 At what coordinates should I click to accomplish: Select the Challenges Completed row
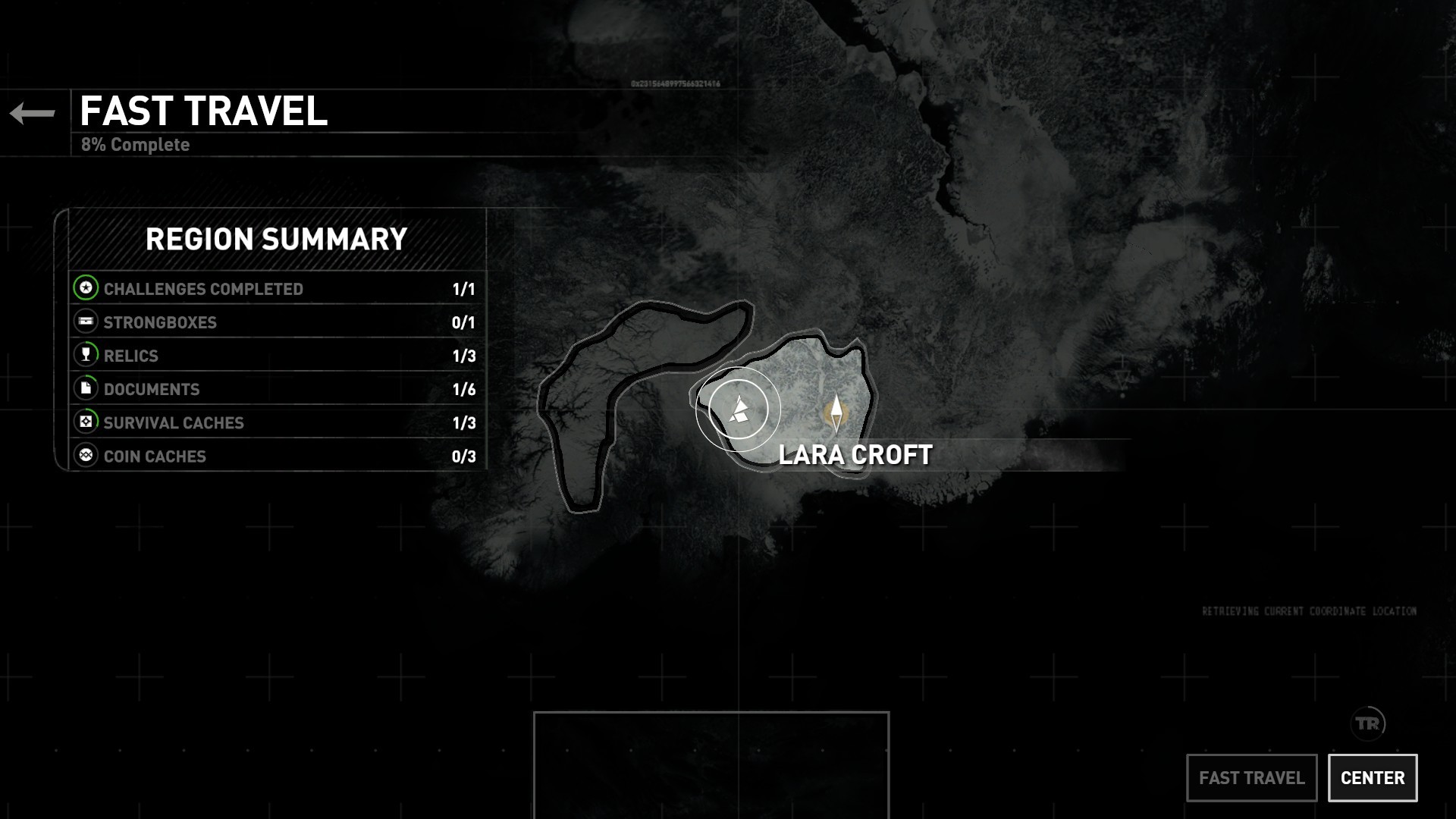click(x=277, y=289)
